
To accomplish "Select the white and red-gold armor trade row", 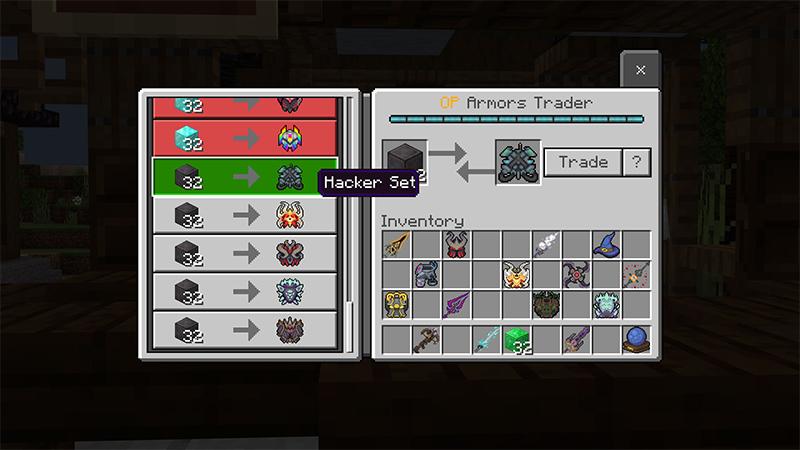I will coord(245,215).
